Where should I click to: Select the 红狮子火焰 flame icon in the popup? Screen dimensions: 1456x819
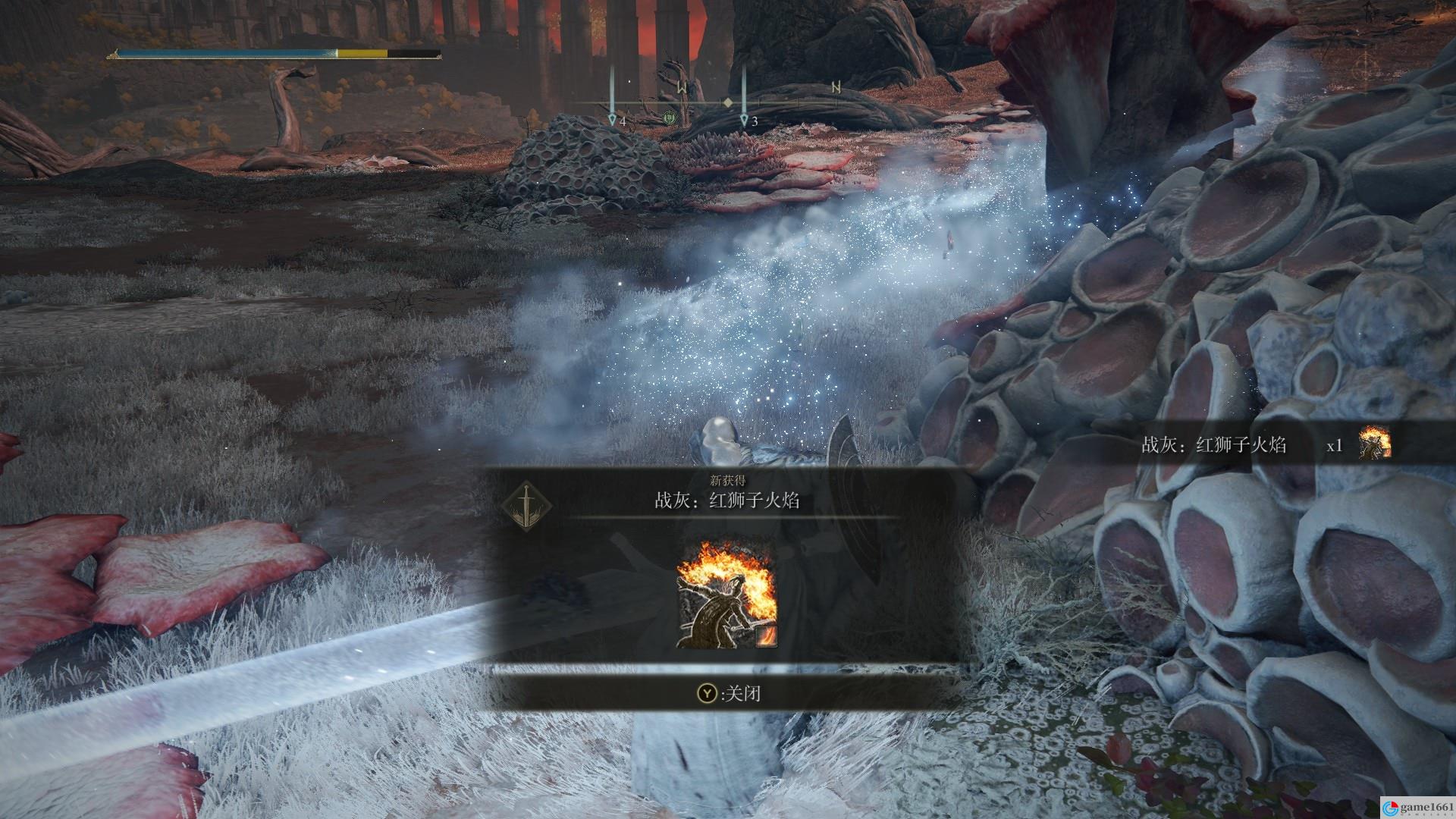pyautogui.click(x=726, y=593)
